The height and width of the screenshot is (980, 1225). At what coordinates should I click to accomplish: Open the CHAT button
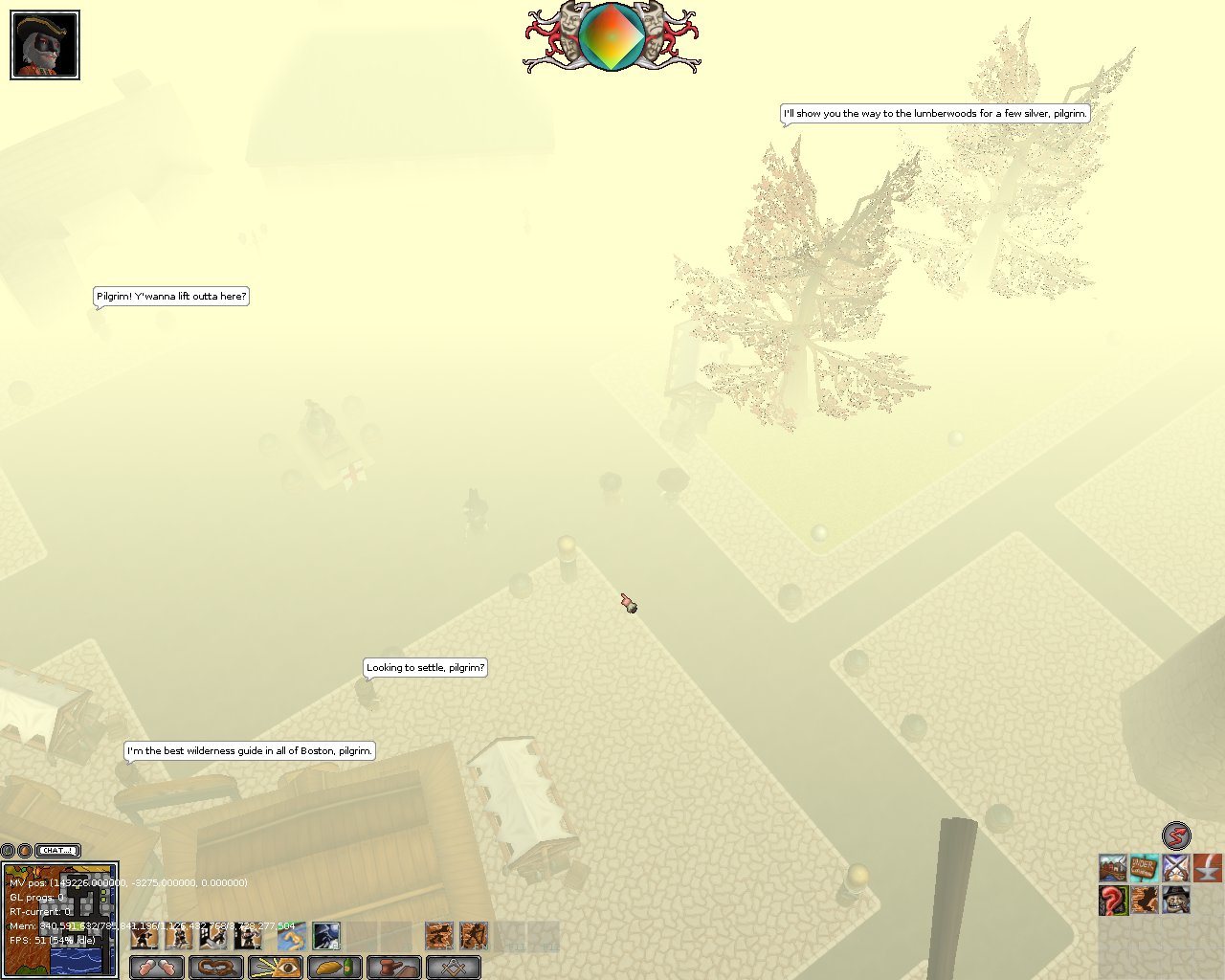pos(57,850)
